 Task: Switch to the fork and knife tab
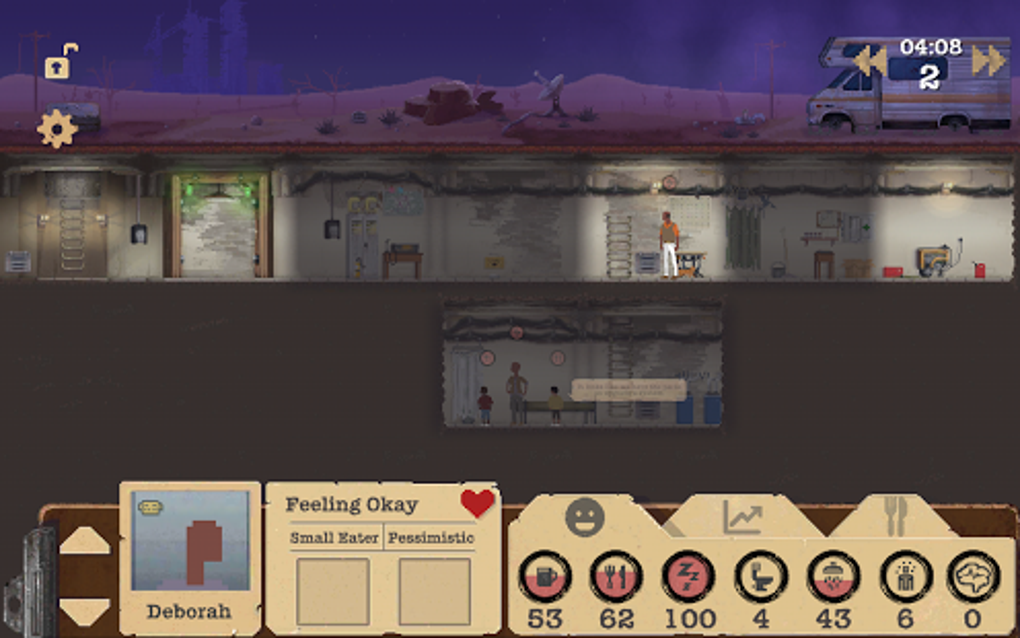894,515
